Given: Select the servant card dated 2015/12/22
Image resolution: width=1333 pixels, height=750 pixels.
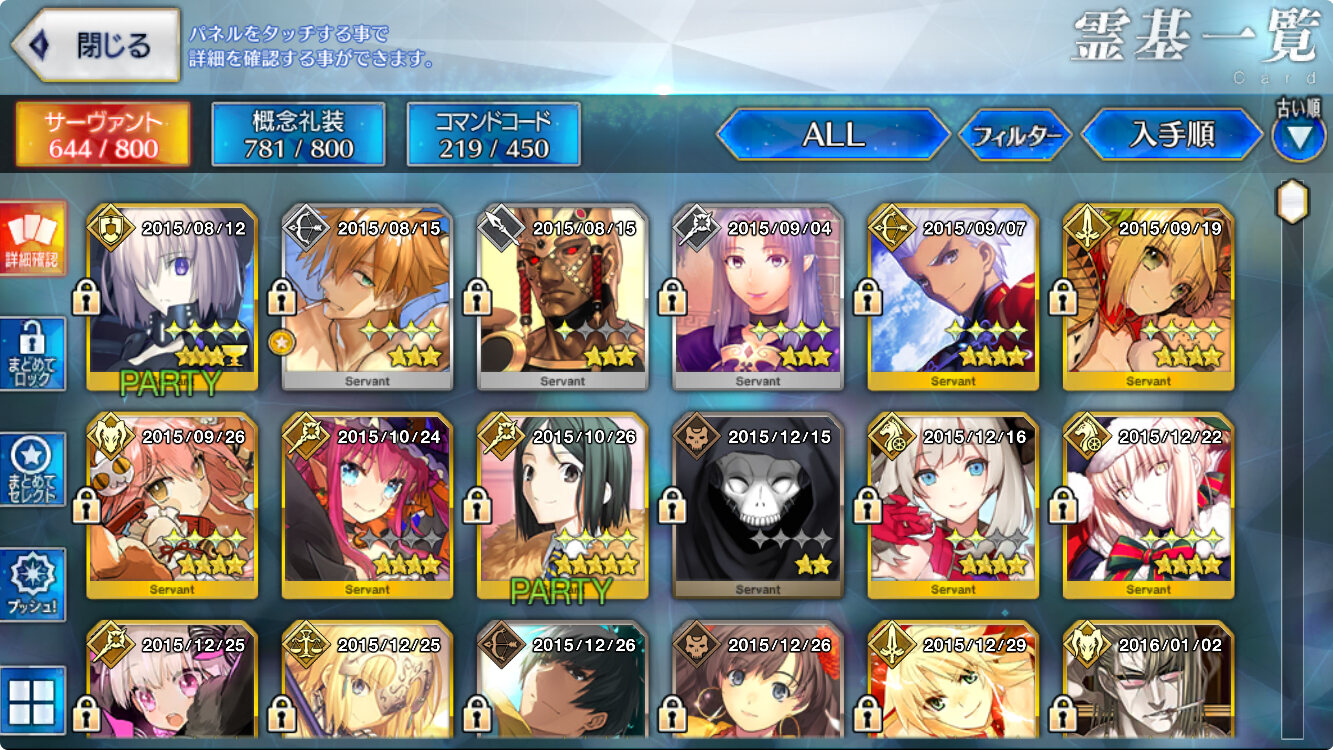Looking at the screenshot, I should (1148, 506).
